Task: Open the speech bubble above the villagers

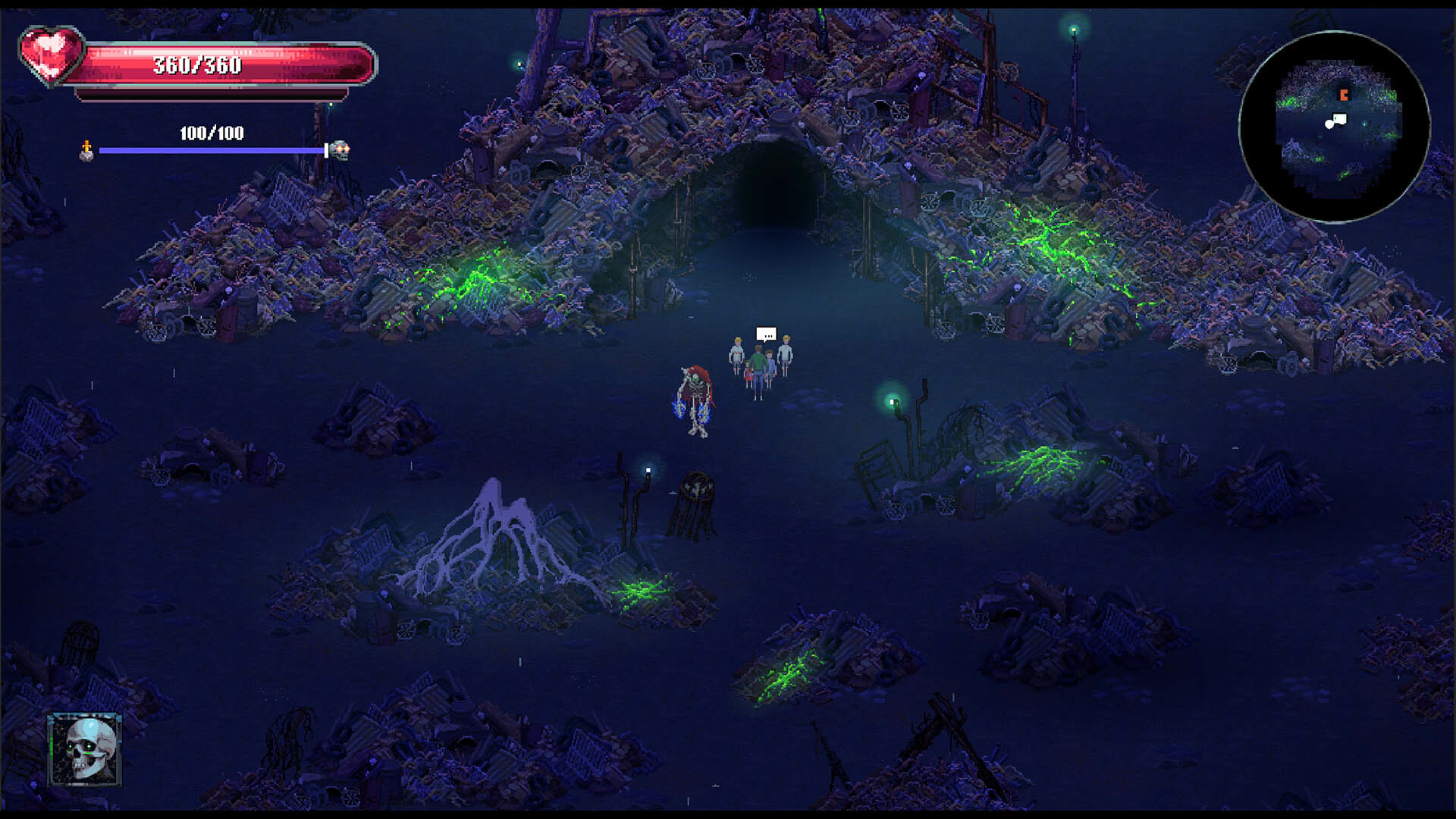Action: coord(764,331)
